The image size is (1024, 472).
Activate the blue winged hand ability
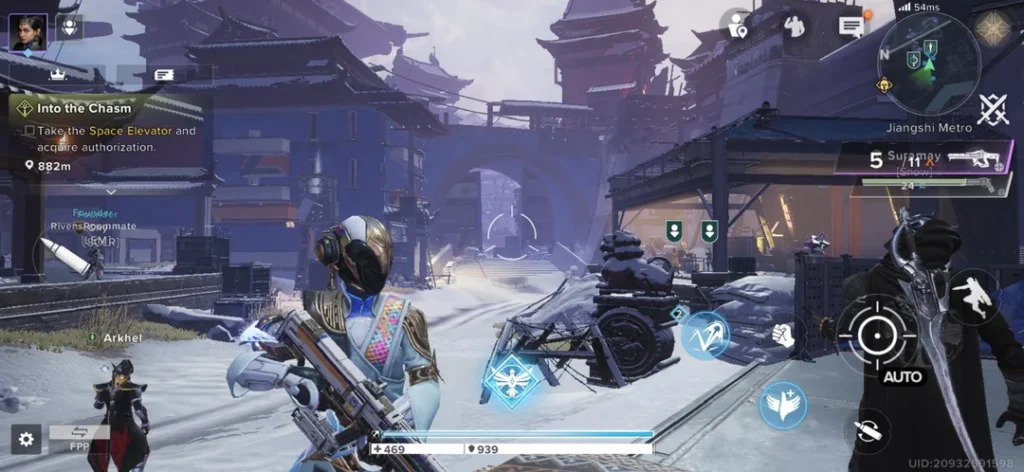[x=783, y=405]
